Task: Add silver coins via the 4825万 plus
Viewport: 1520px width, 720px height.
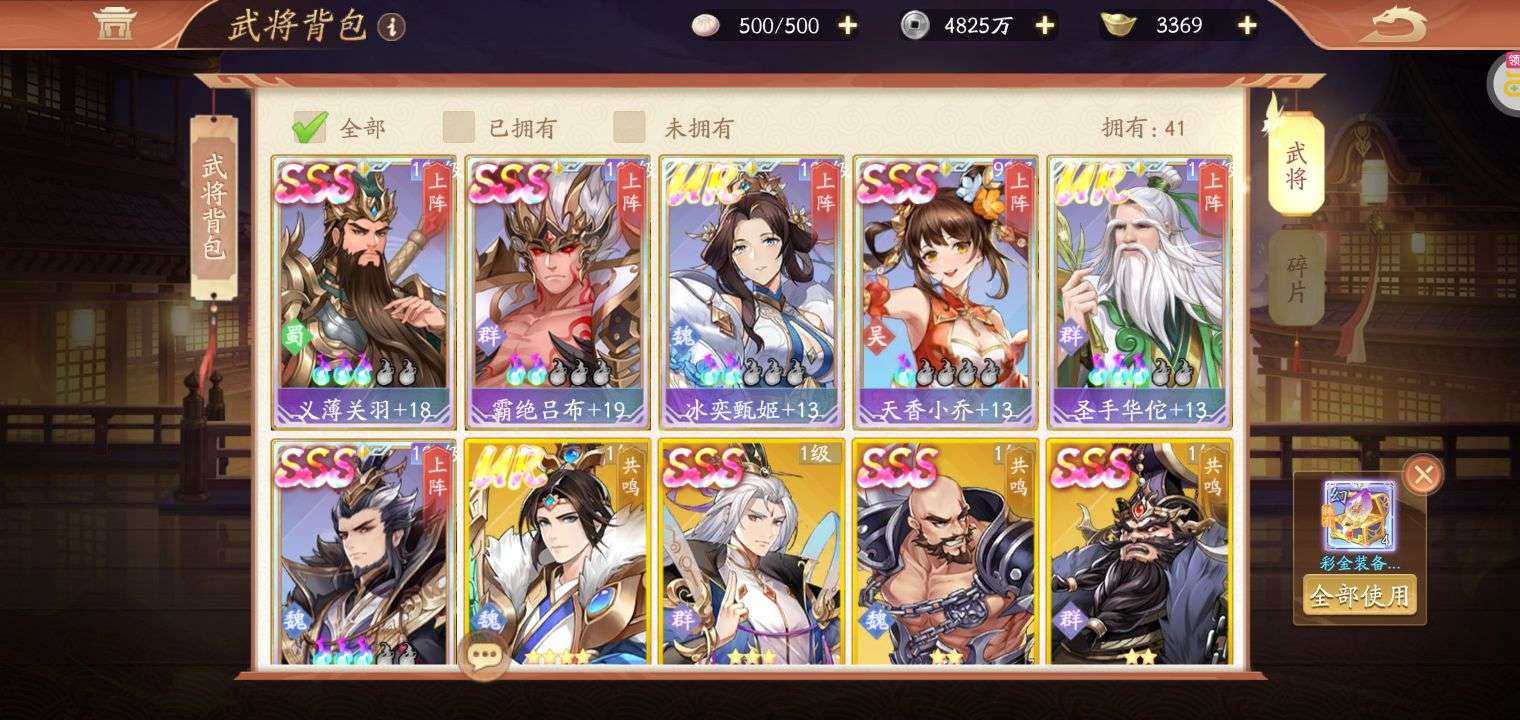Action: [1045, 25]
